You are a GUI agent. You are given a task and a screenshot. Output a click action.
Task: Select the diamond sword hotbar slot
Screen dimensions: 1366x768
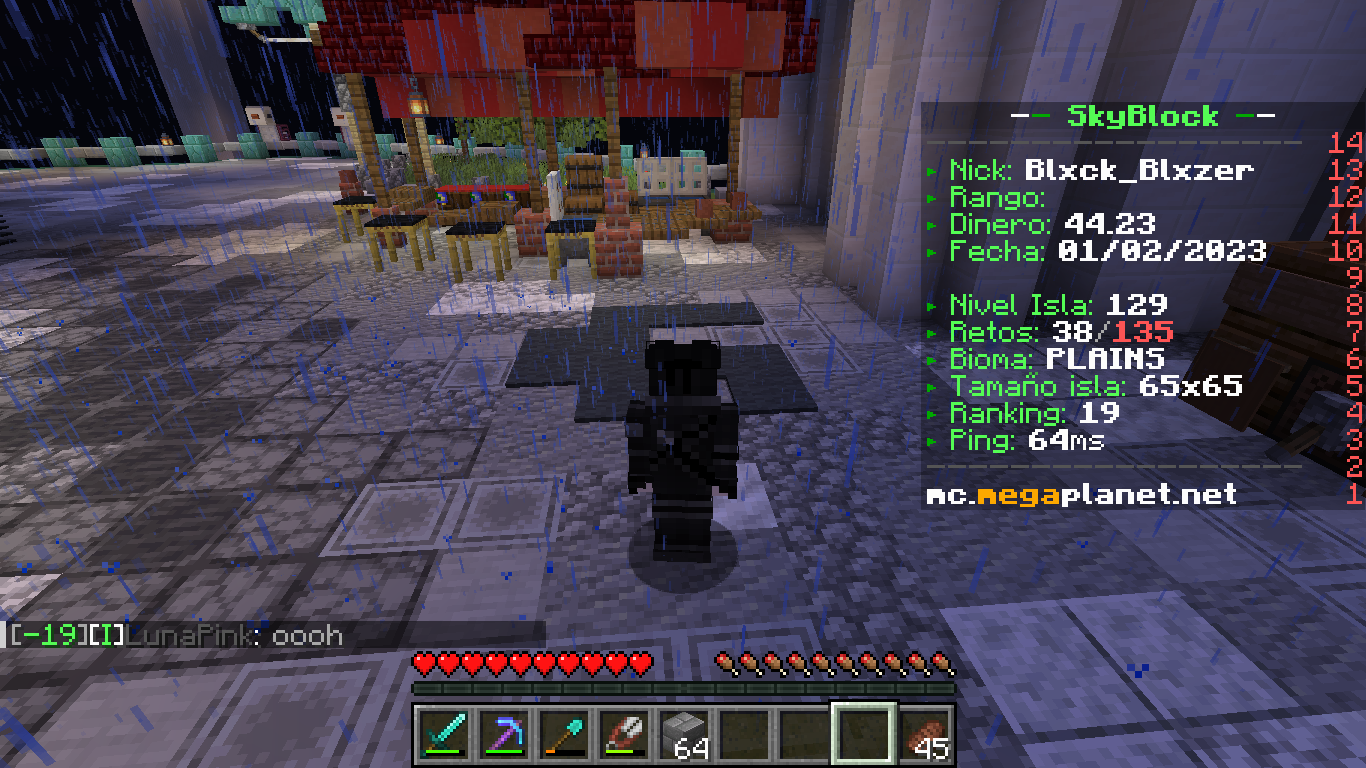[442, 734]
